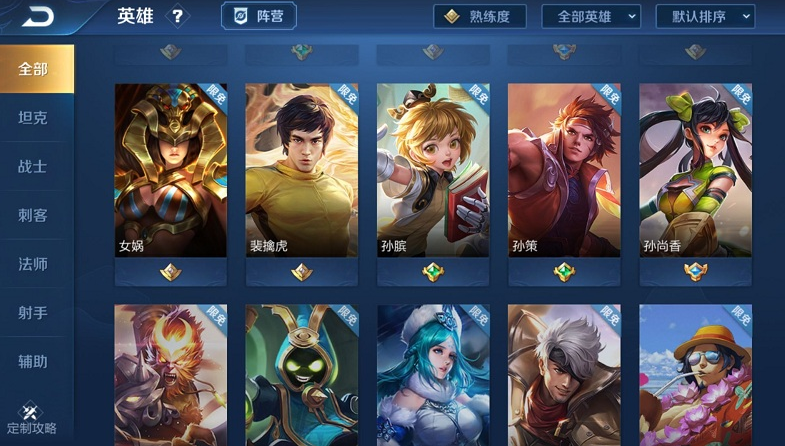Screen dimensions: 785x446
Task: Expand the 全部英雄 dropdown
Action: (x=591, y=17)
